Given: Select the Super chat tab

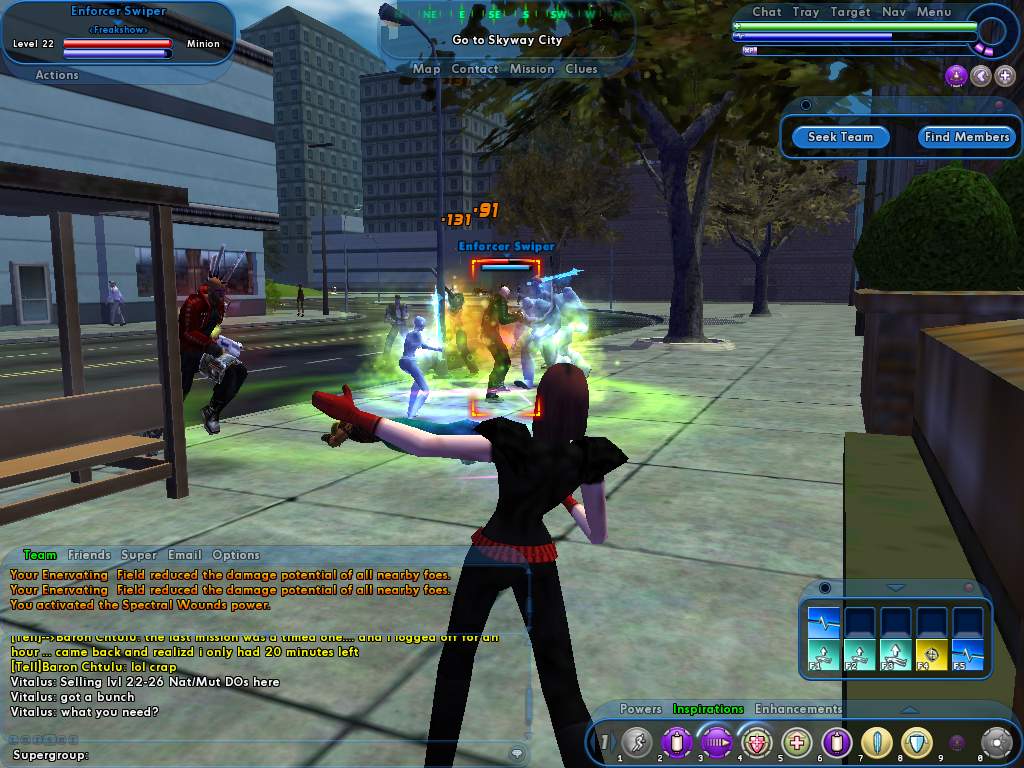Looking at the screenshot, I should coord(139,555).
